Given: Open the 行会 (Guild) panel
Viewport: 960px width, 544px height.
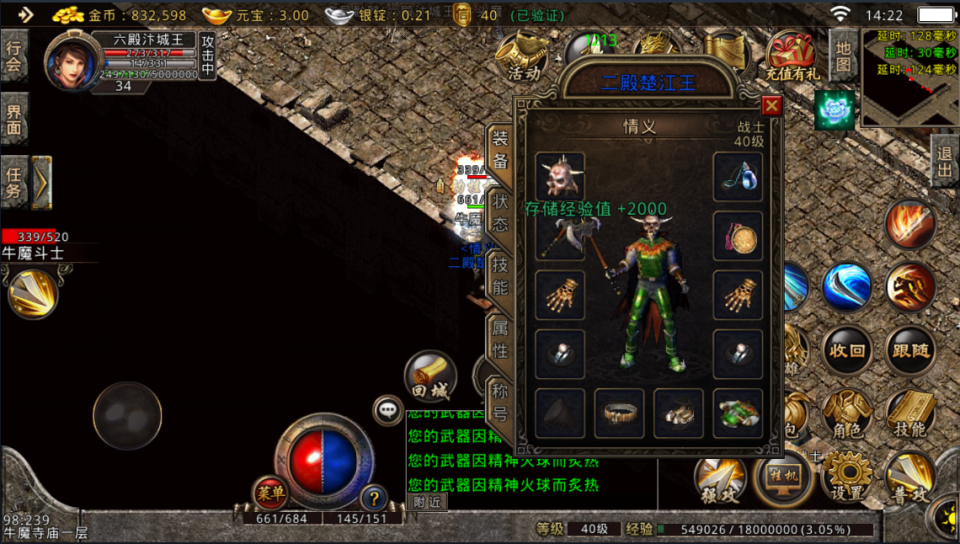Looking at the screenshot, I should [x=14, y=56].
